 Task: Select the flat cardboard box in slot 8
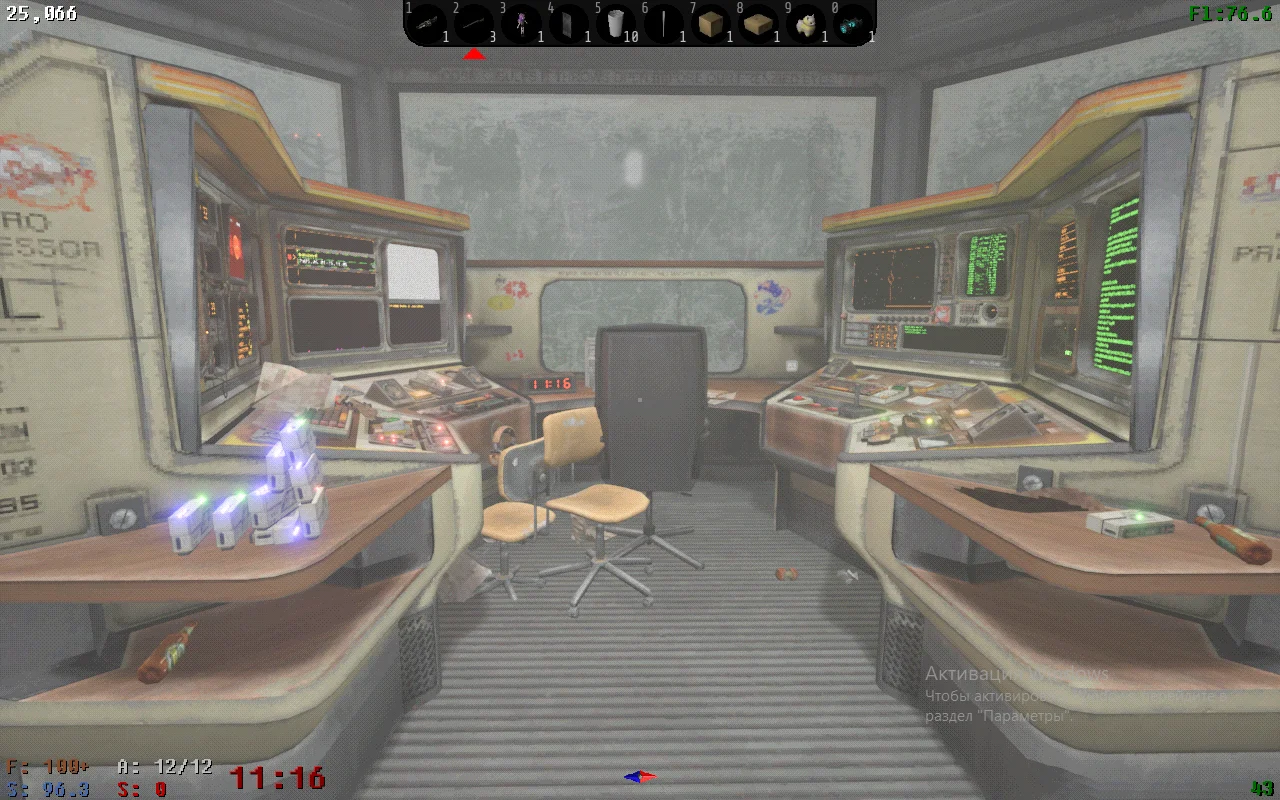pyautogui.click(x=758, y=23)
